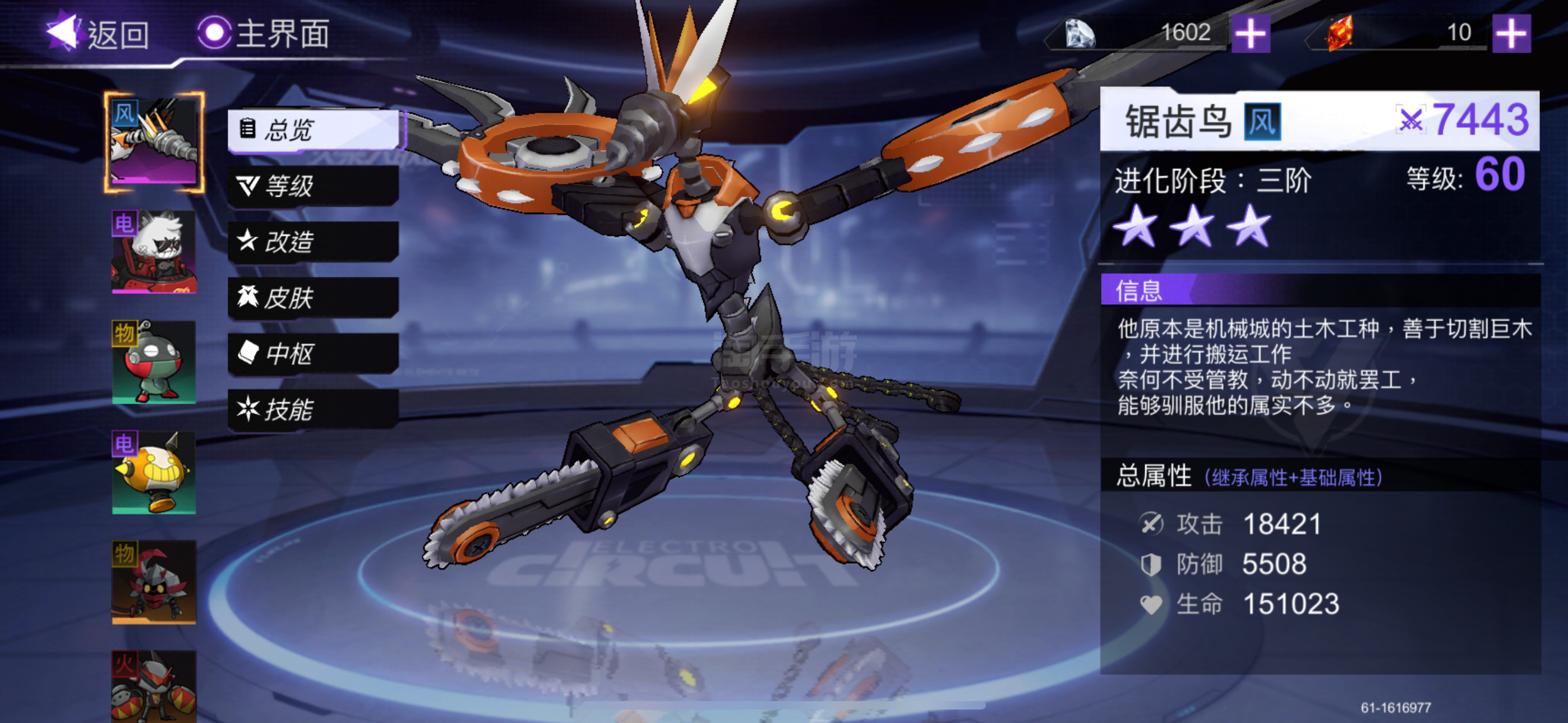Open the 改造 modification tab

tap(313, 242)
